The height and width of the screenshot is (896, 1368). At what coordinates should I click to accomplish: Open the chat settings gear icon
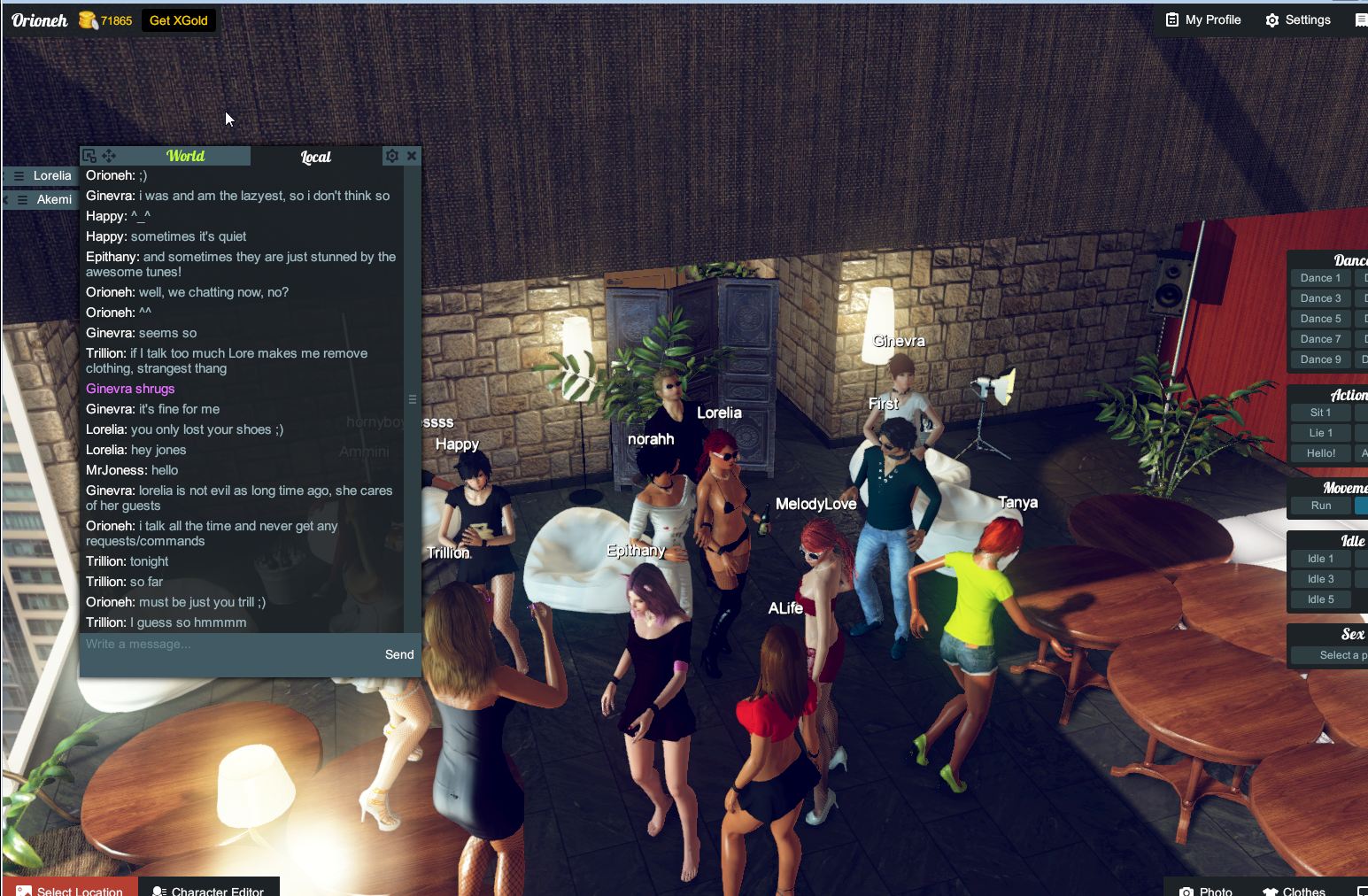click(392, 156)
